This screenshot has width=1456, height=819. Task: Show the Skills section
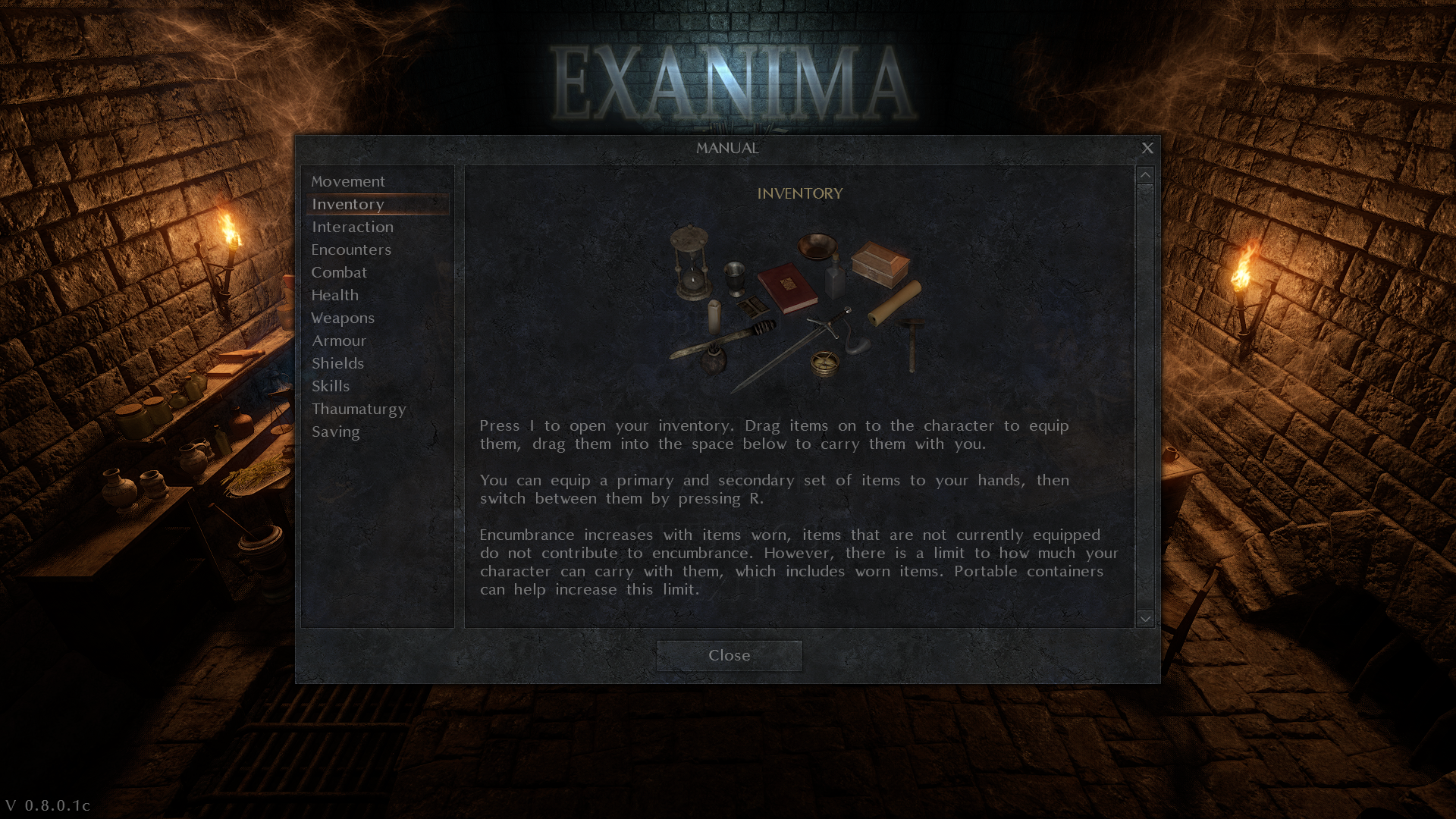[331, 386]
